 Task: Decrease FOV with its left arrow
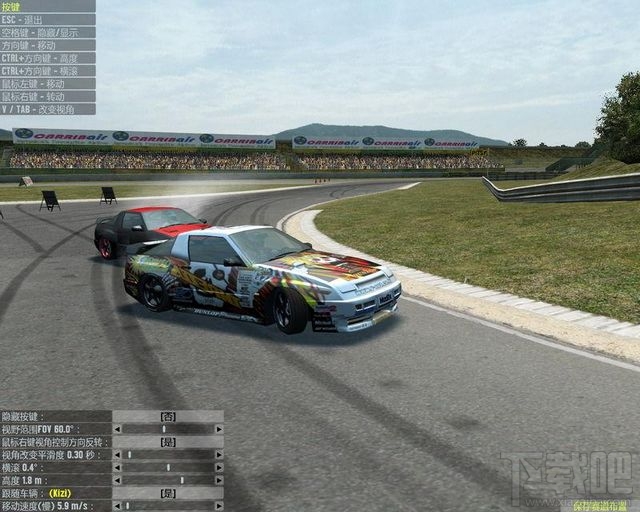click(116, 429)
